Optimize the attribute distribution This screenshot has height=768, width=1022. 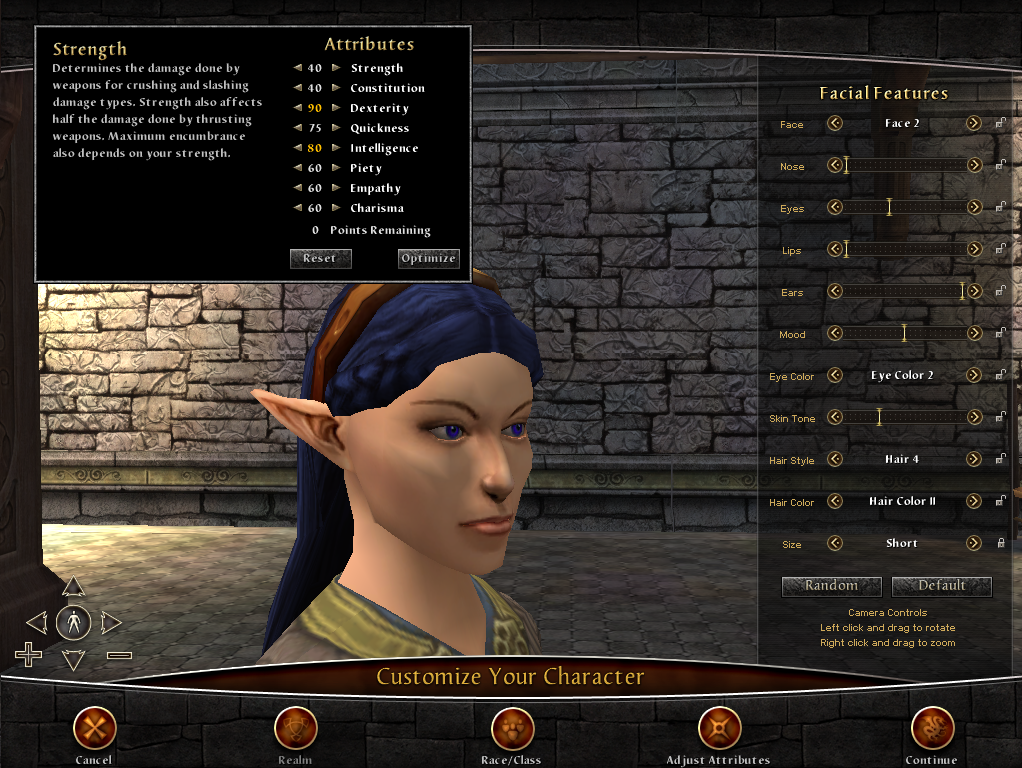click(428, 258)
